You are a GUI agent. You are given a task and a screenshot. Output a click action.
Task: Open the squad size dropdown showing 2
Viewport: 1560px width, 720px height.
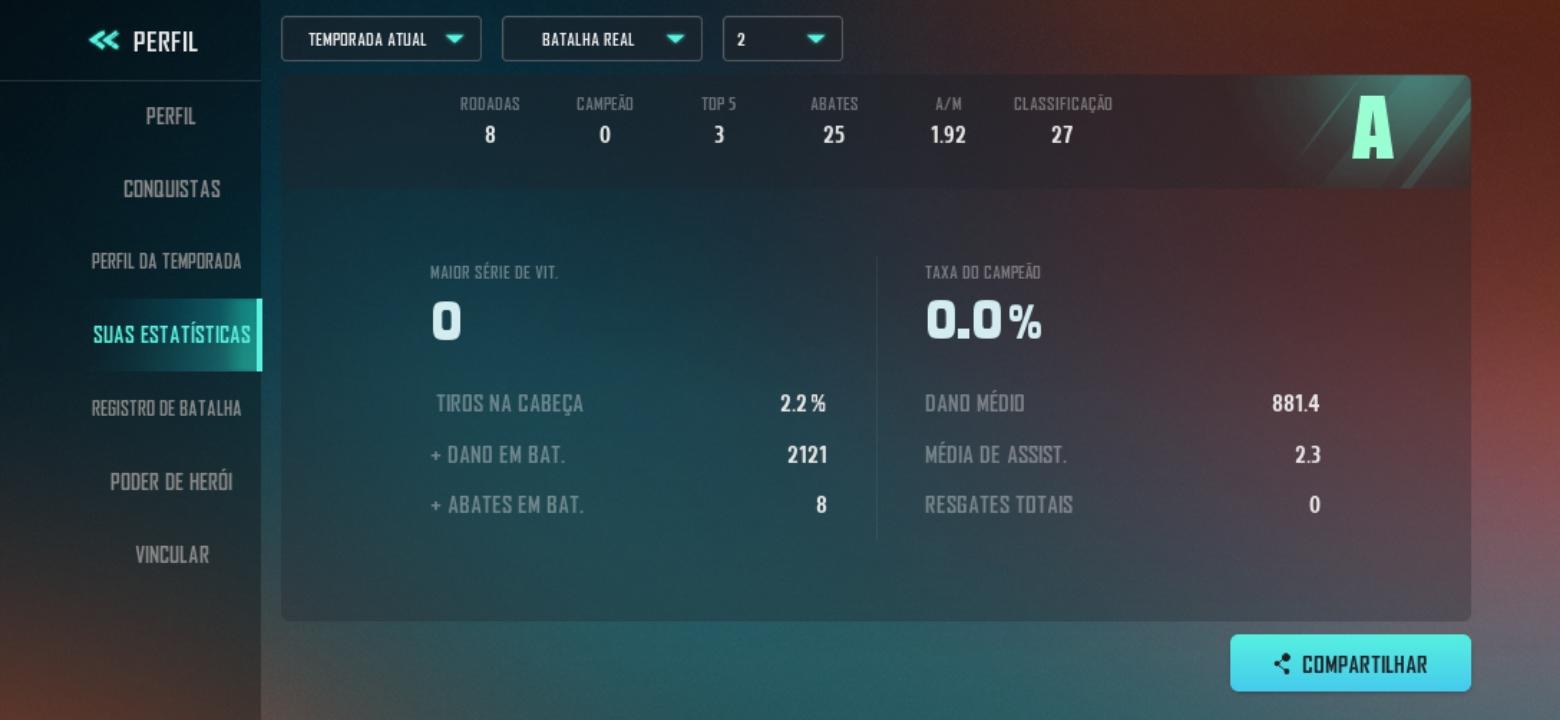783,39
